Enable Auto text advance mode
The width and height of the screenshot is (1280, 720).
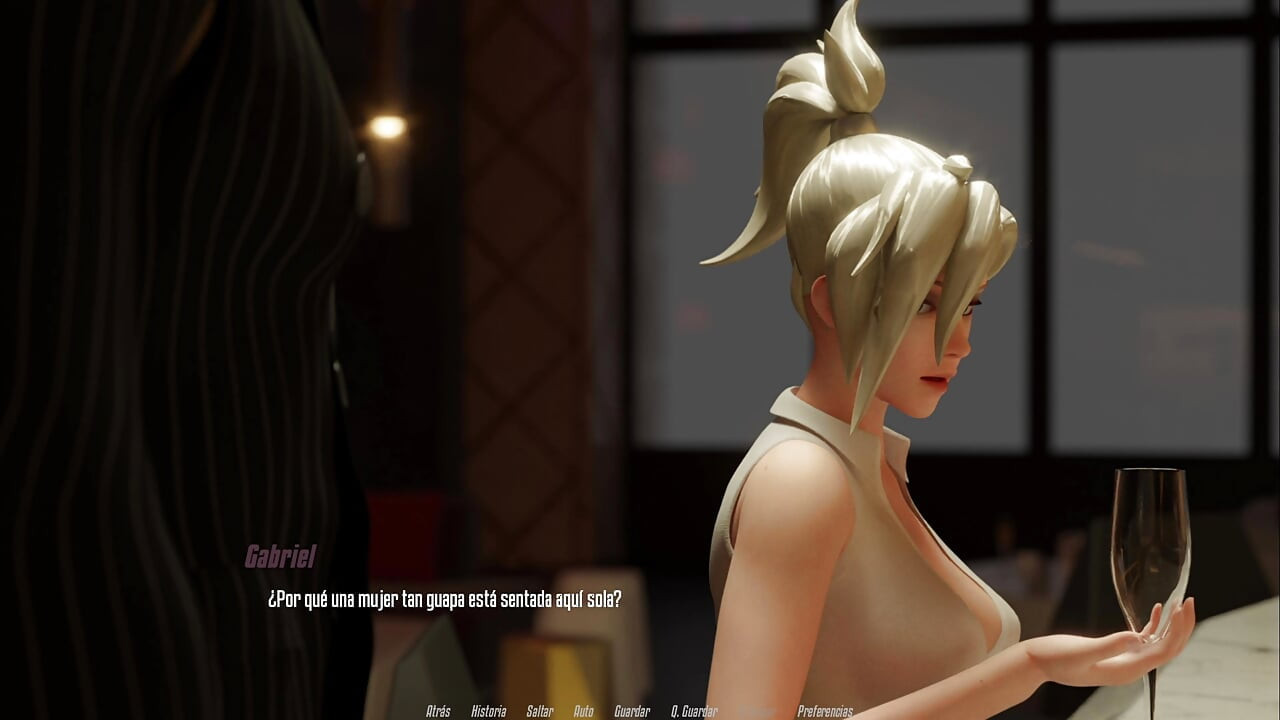coord(583,712)
